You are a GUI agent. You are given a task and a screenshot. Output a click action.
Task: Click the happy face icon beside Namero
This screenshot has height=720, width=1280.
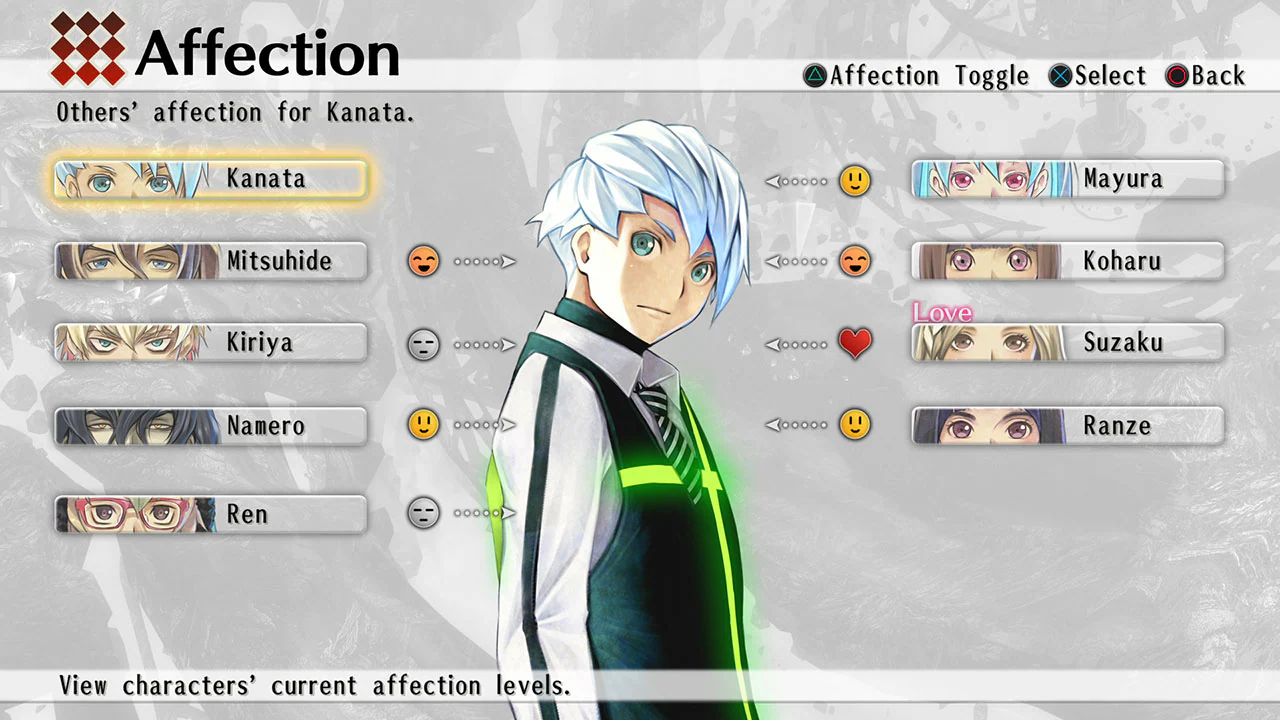[423, 424]
